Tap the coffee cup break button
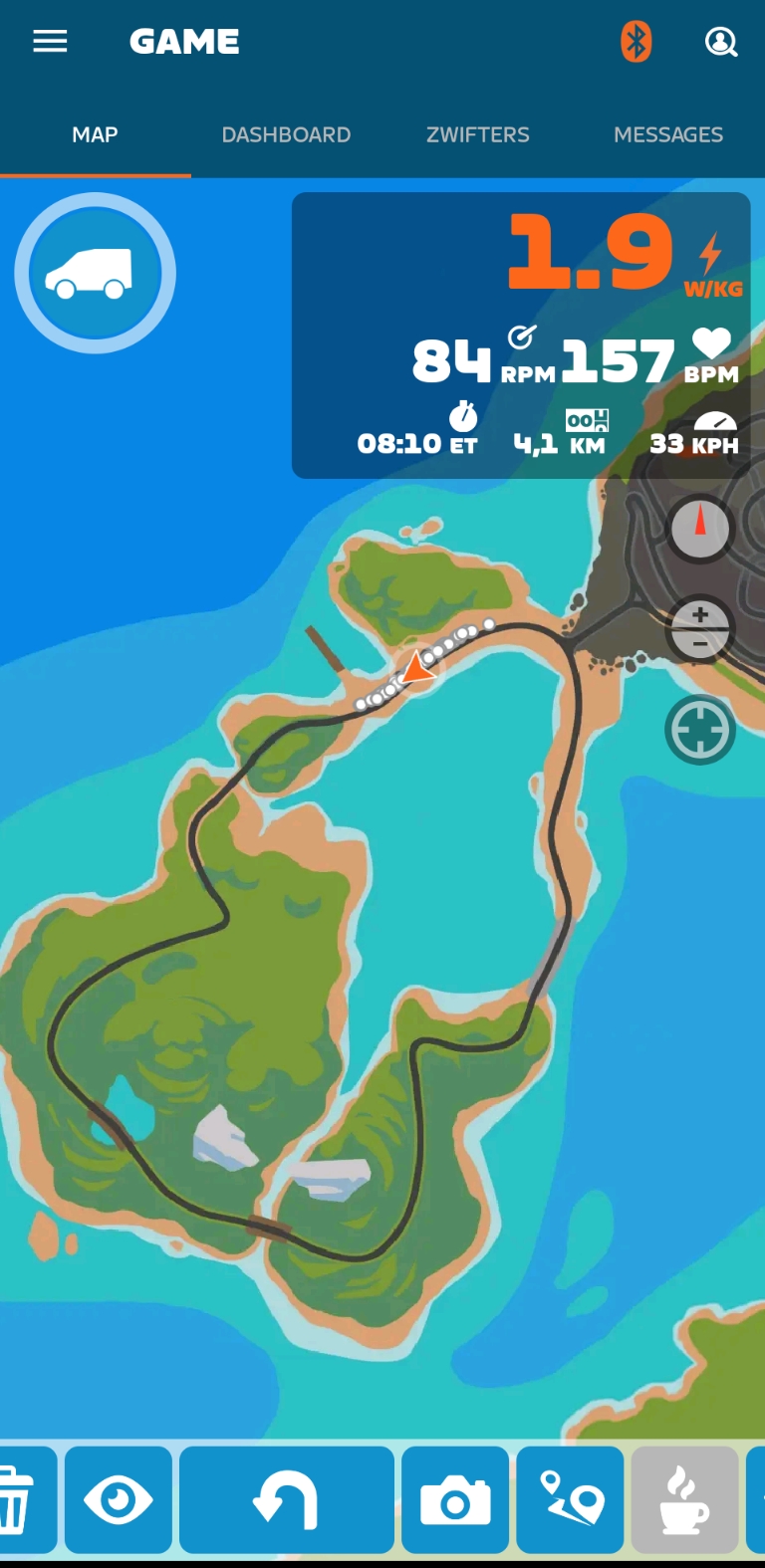 click(685, 1499)
